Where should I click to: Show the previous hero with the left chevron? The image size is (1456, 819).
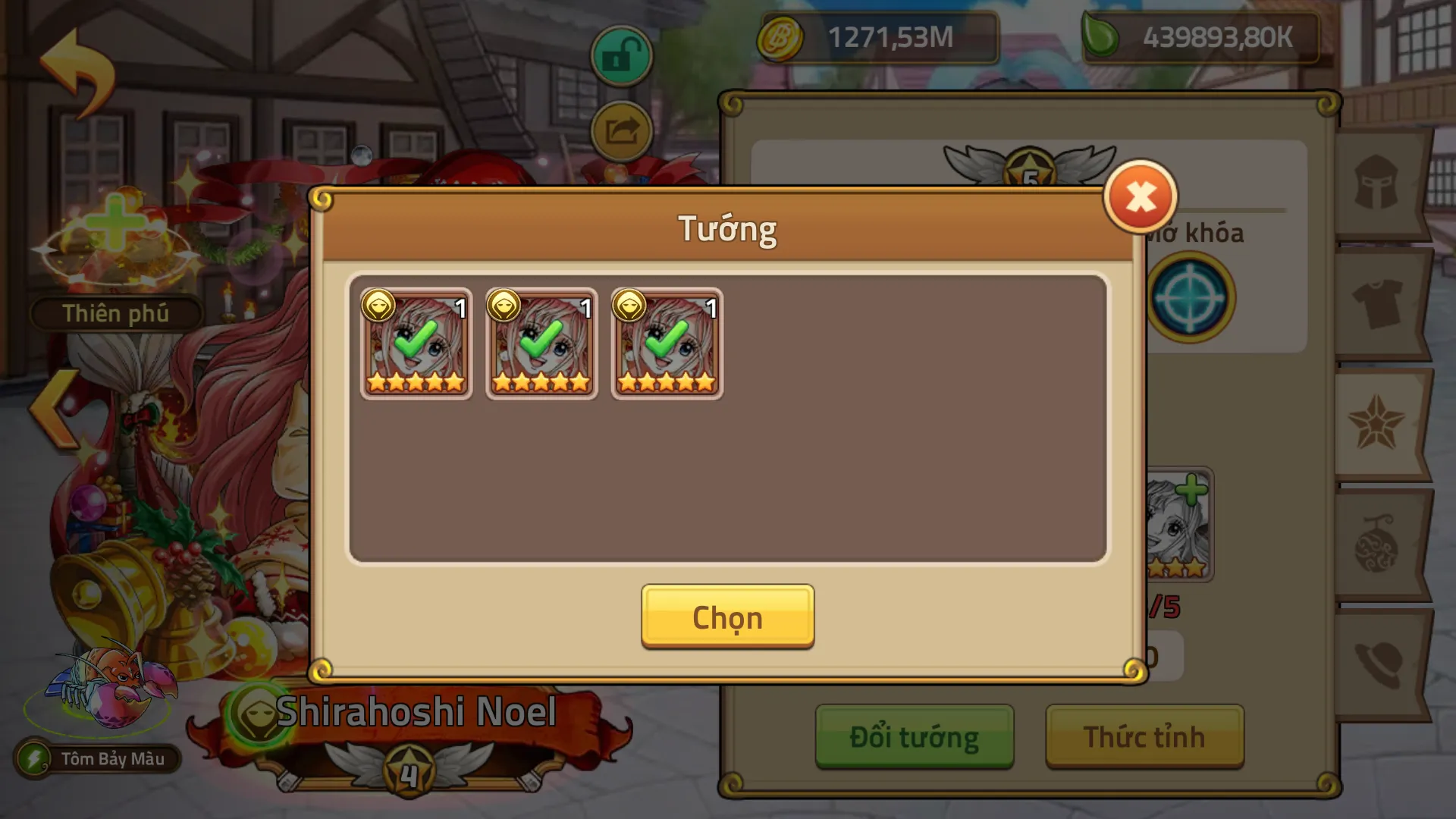(x=55, y=408)
